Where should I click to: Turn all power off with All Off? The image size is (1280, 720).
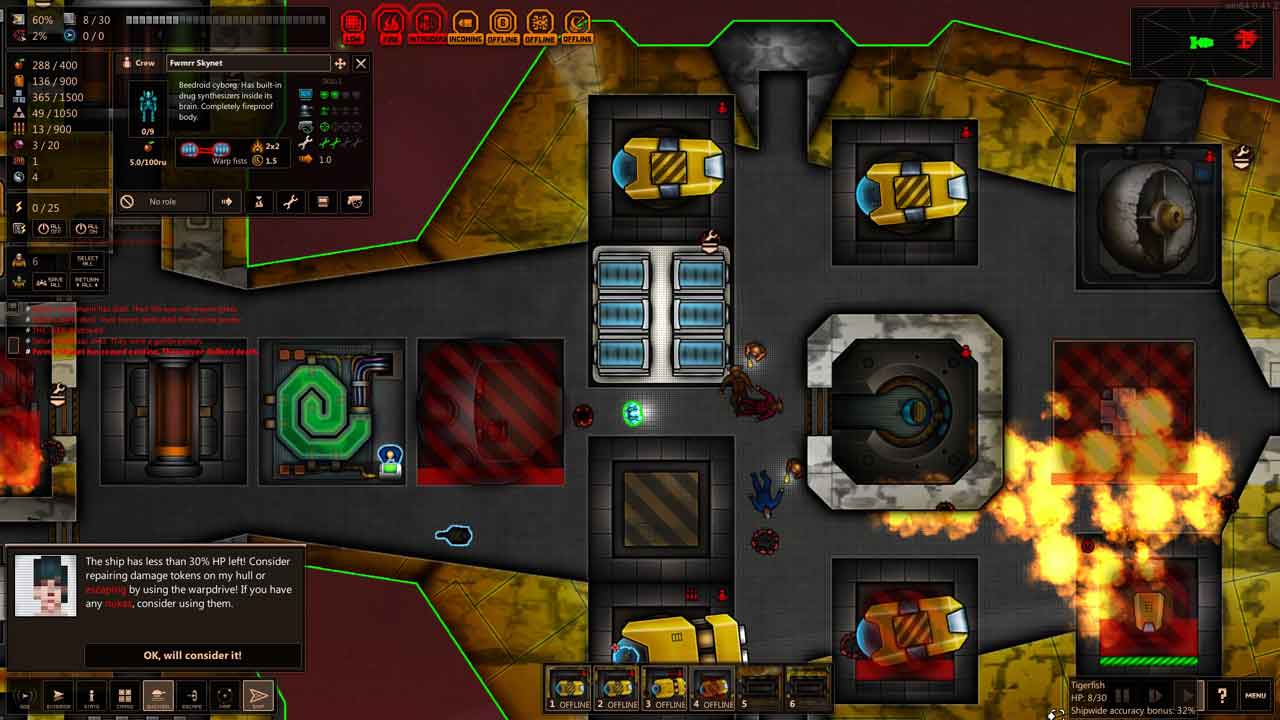pos(50,229)
